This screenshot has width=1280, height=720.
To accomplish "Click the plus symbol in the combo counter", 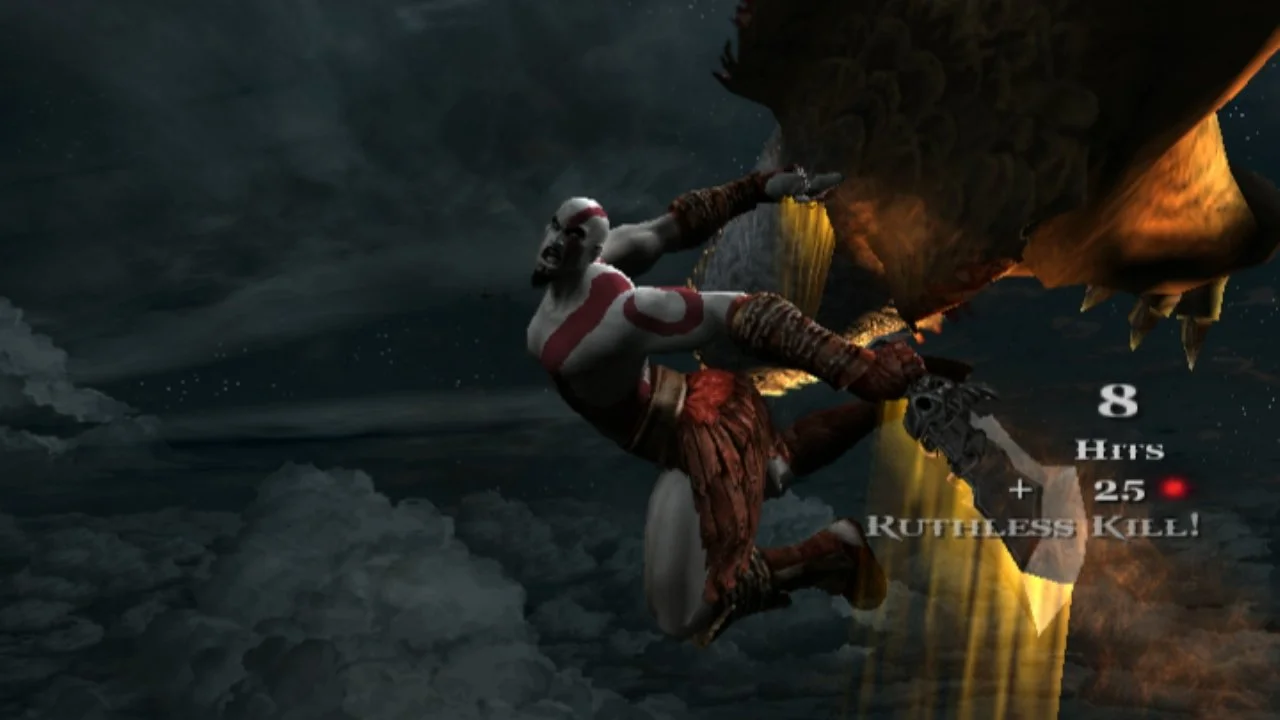I will [x=1021, y=489].
